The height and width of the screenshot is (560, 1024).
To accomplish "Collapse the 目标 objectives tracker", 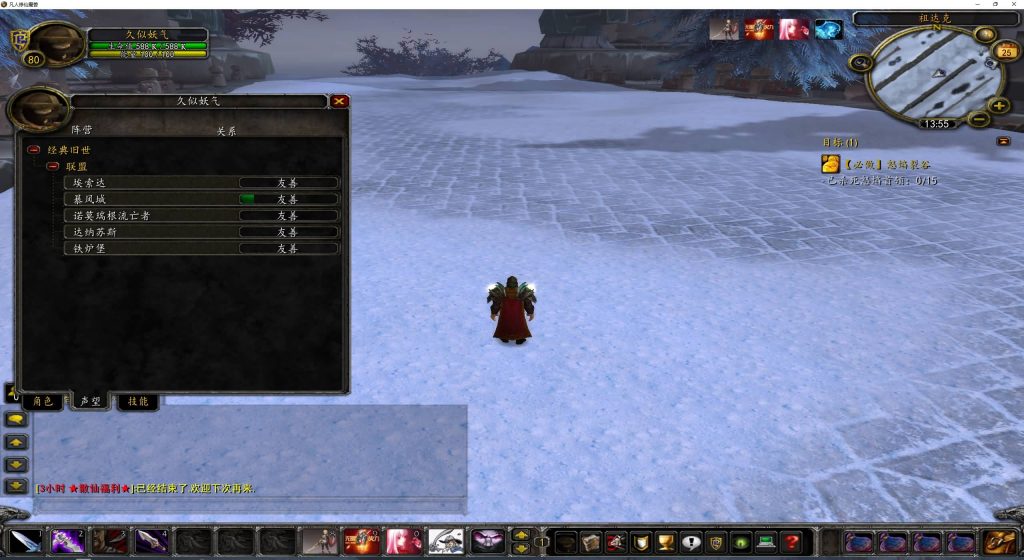I will (1003, 141).
